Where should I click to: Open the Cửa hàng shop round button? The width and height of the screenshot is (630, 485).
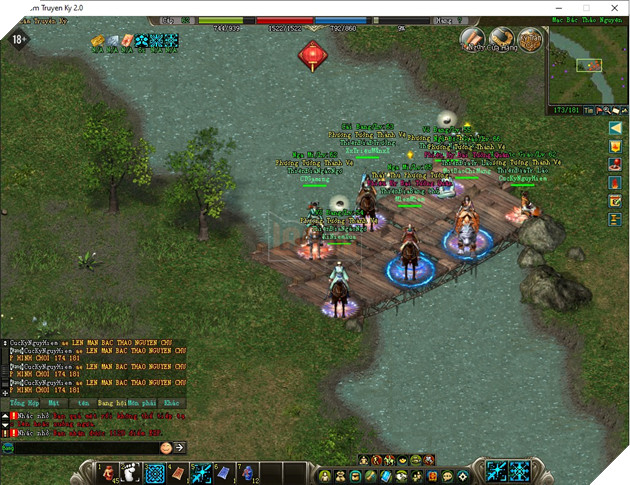[473, 40]
